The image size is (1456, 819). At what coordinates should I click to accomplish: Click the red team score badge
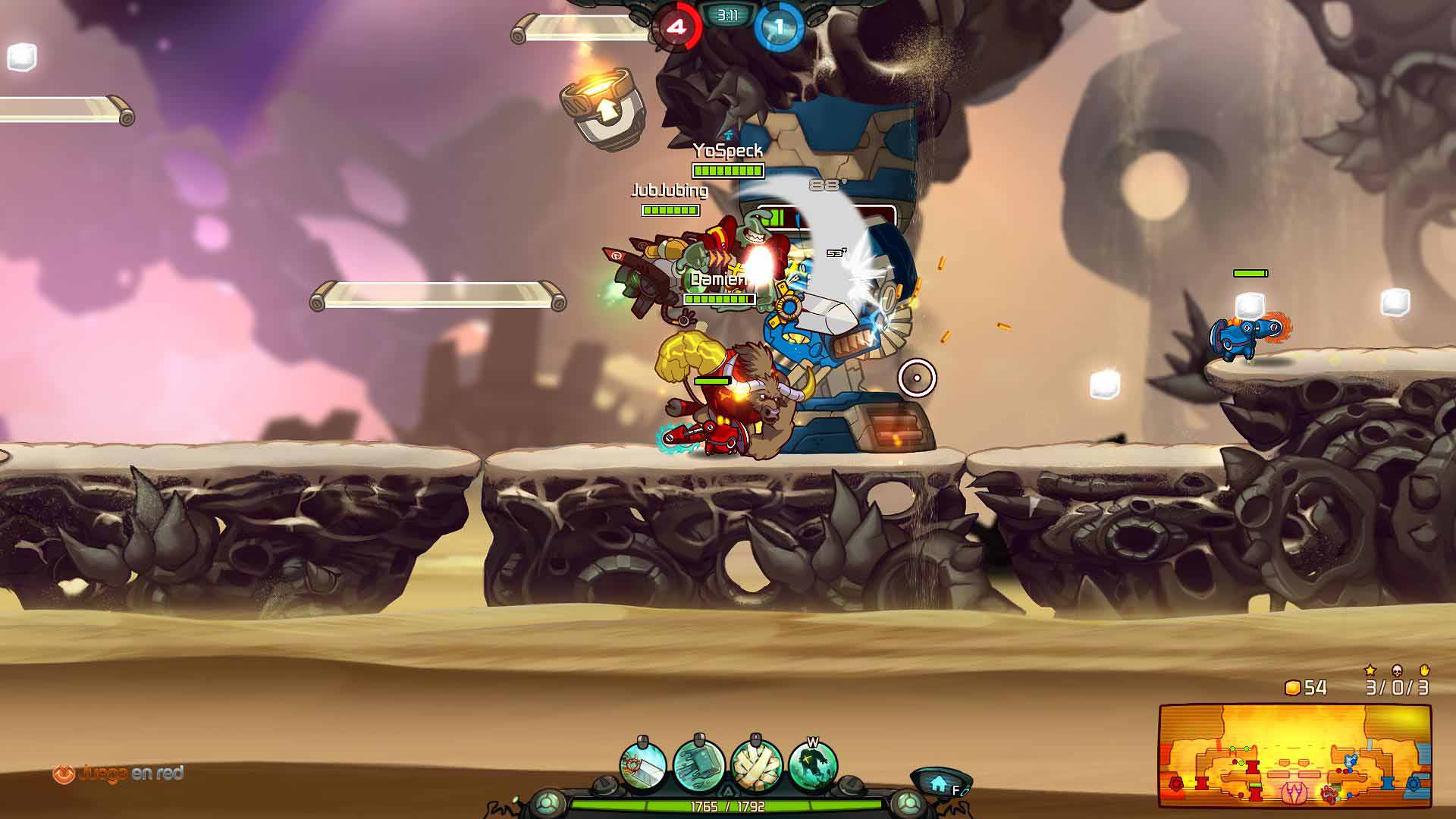pos(676,27)
